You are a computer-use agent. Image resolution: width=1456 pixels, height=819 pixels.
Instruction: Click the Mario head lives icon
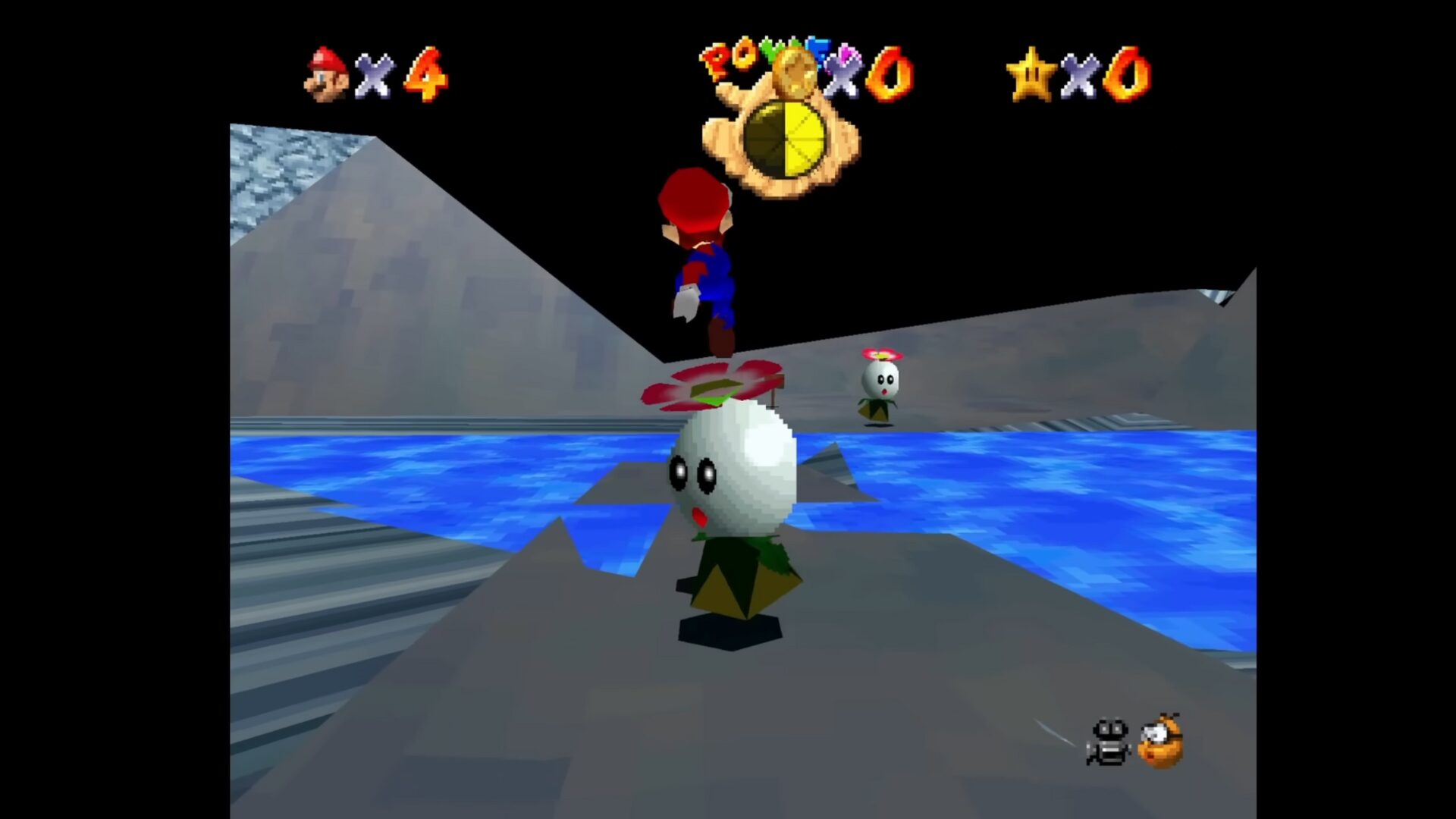[x=327, y=74]
